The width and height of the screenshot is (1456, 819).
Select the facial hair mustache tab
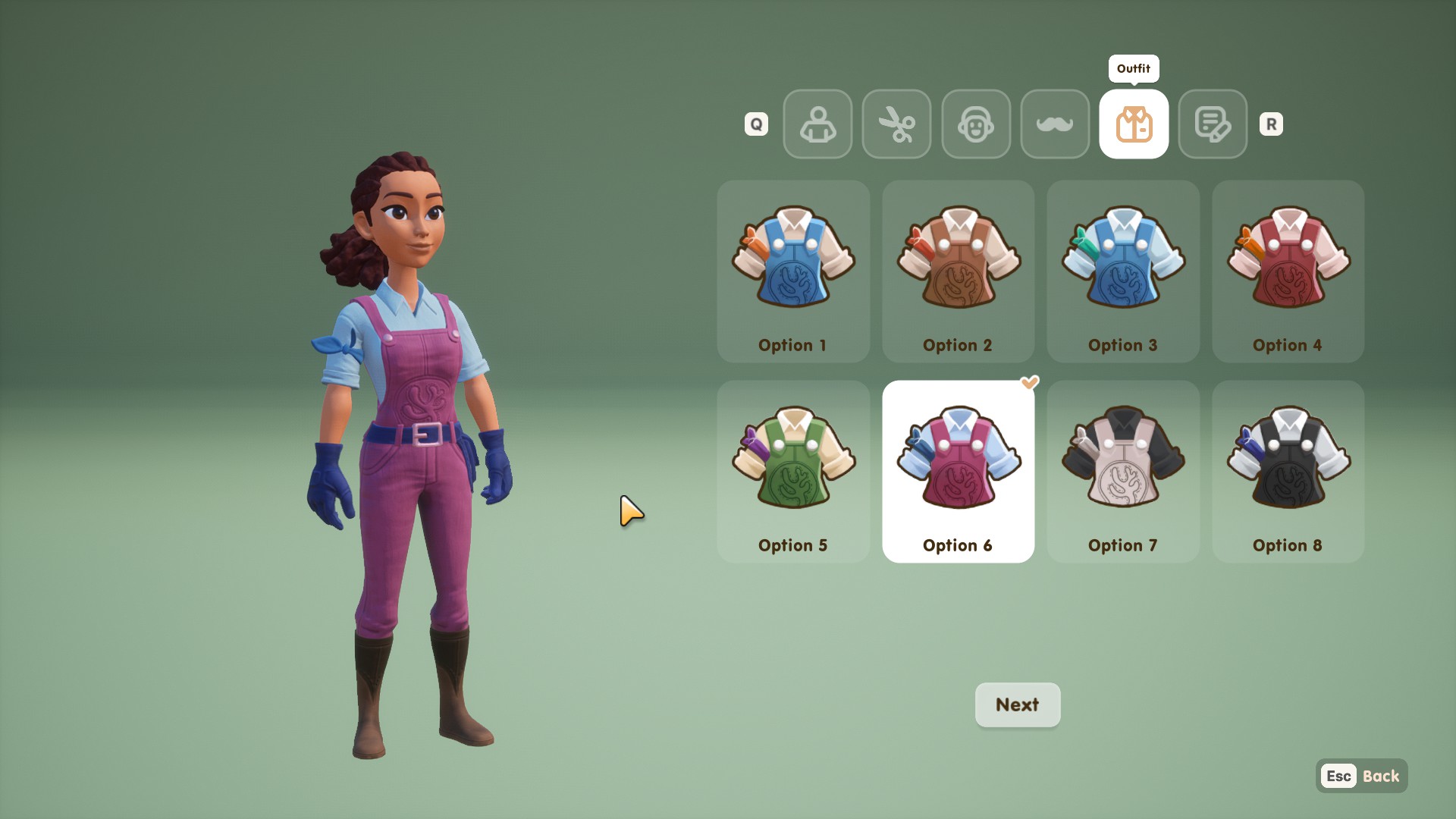click(1055, 124)
